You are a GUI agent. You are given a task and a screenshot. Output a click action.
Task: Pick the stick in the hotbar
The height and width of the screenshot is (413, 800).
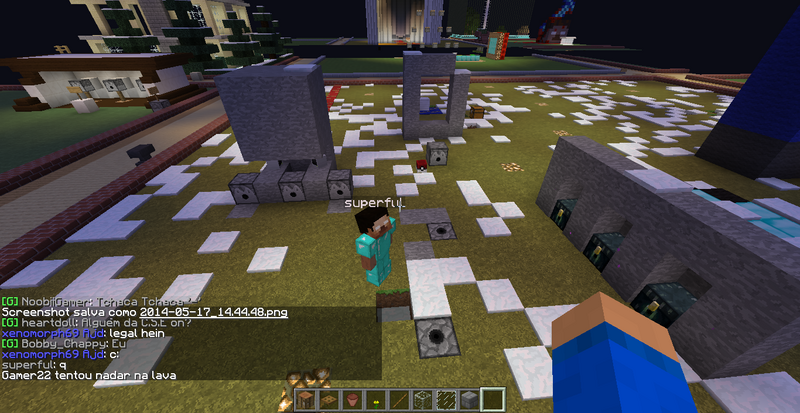(x=397, y=400)
